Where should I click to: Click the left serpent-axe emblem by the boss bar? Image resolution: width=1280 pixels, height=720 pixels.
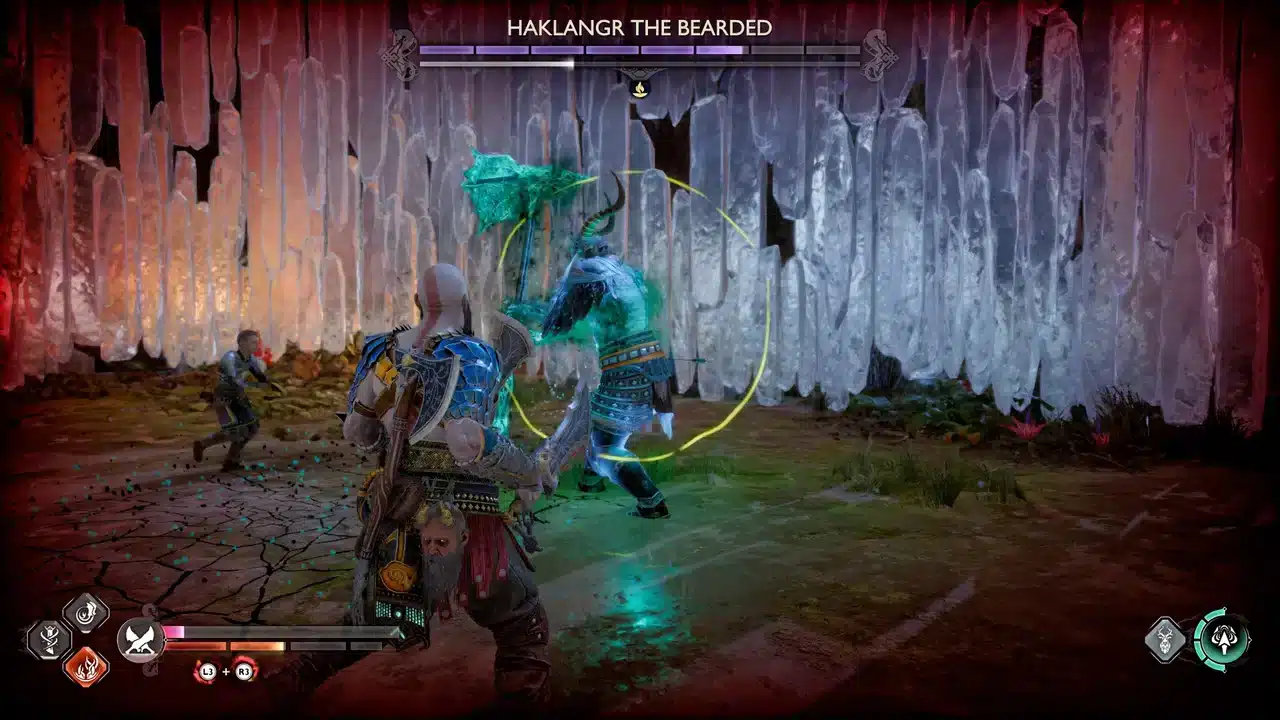pyautogui.click(x=402, y=54)
